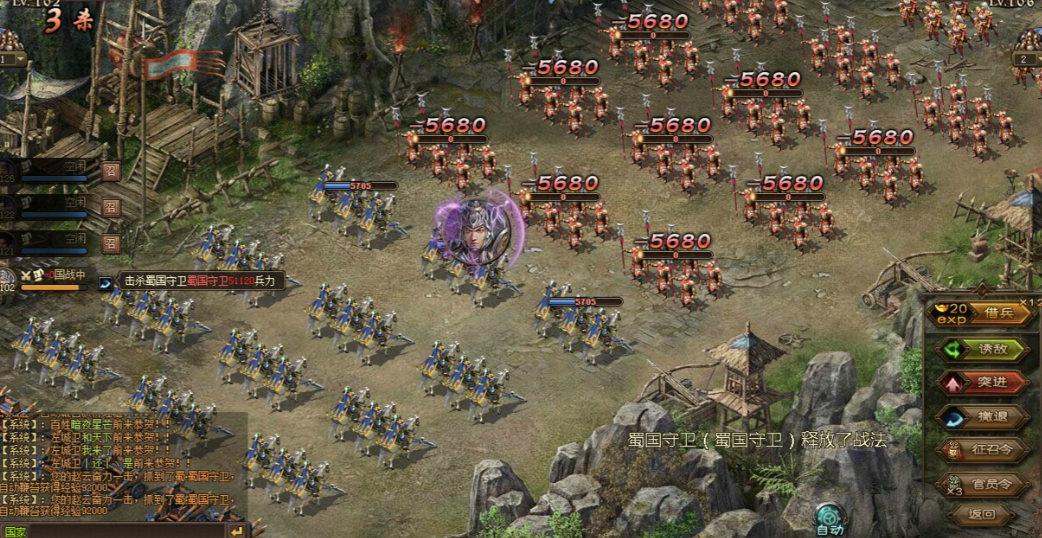Use the 突进 (charge) command
Image resolution: width=1042 pixels, height=538 pixels.
point(981,382)
